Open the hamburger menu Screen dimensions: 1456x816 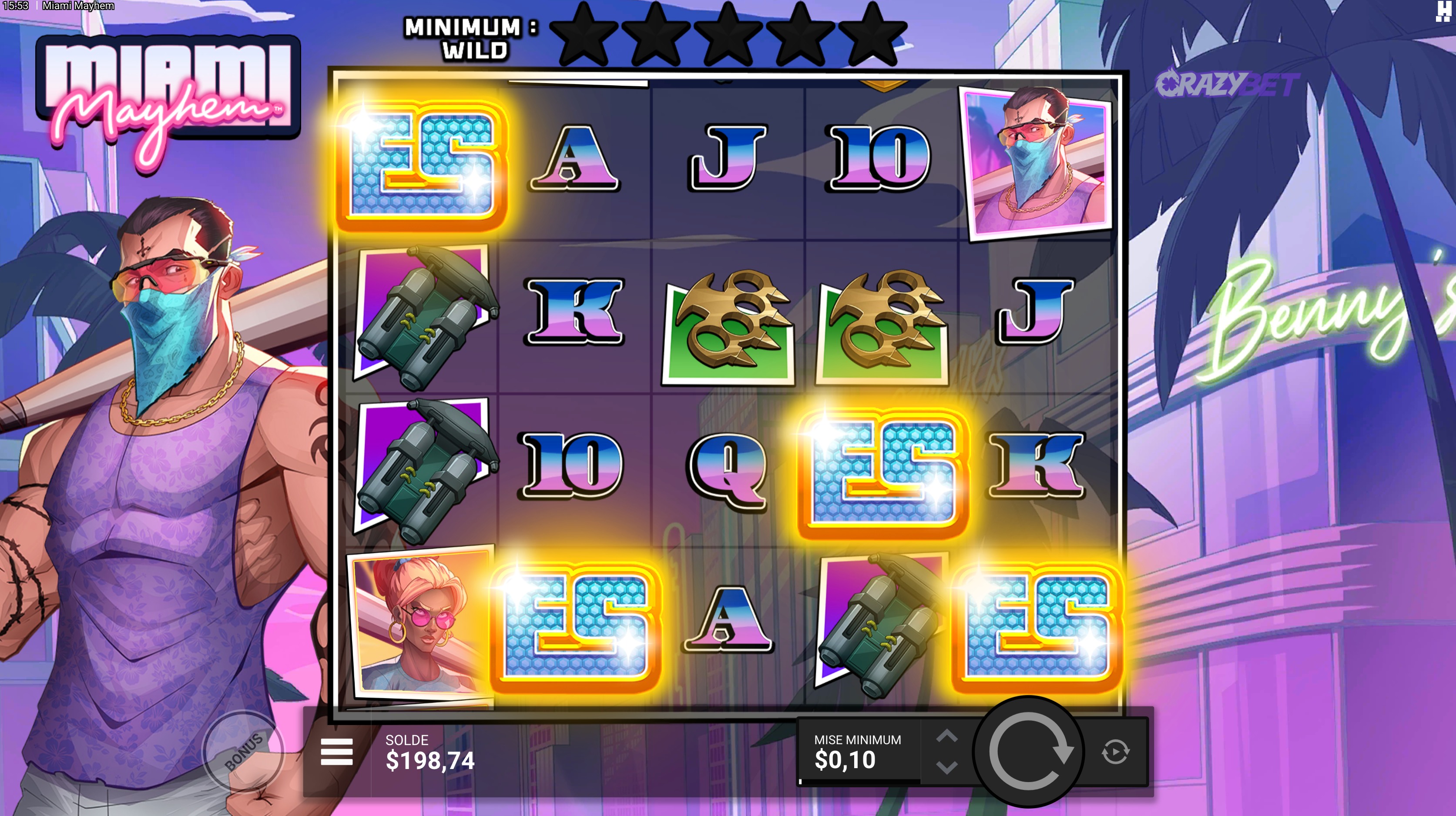pyautogui.click(x=336, y=752)
